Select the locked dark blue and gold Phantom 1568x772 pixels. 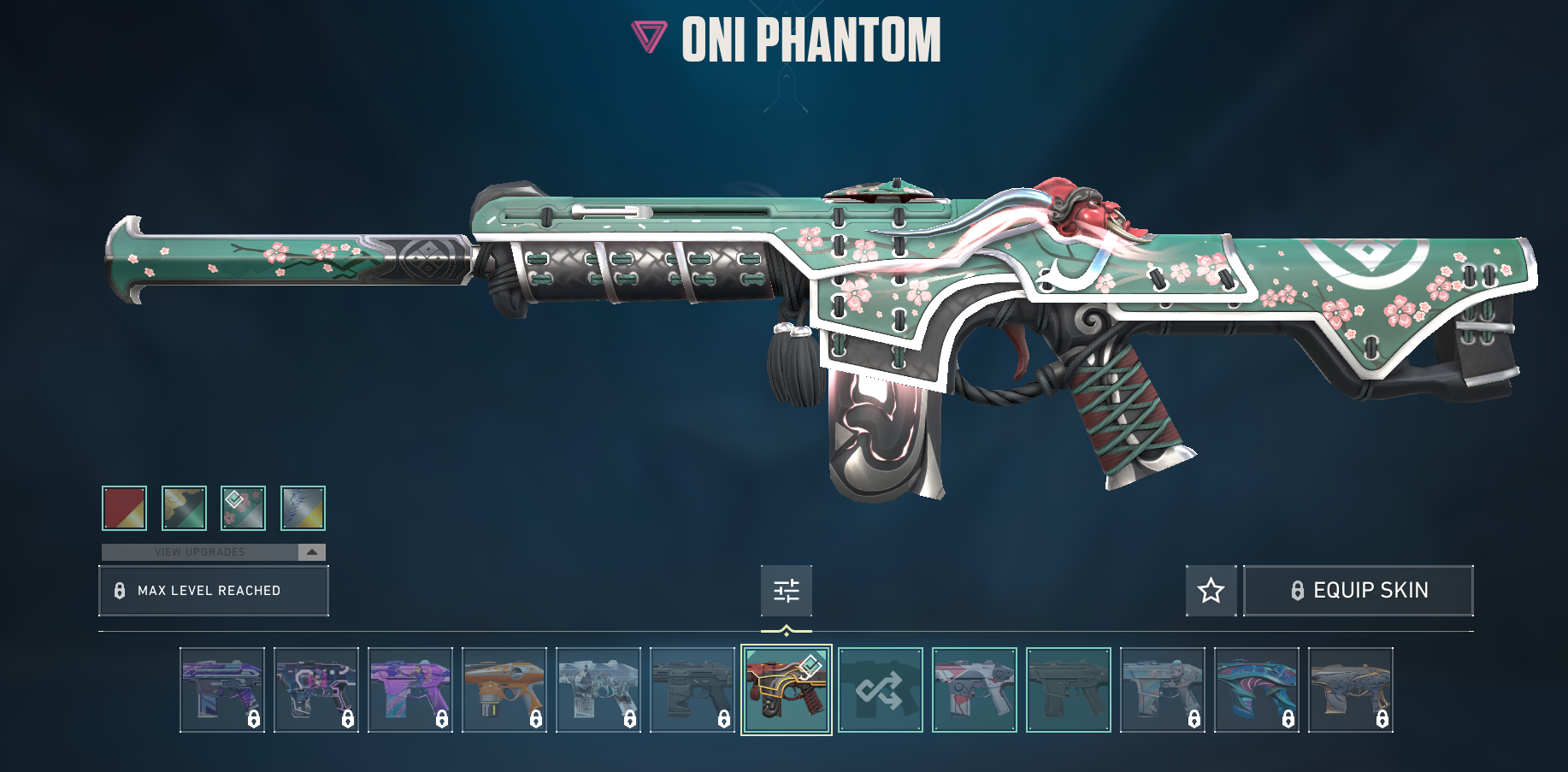pyautogui.click(x=1351, y=690)
